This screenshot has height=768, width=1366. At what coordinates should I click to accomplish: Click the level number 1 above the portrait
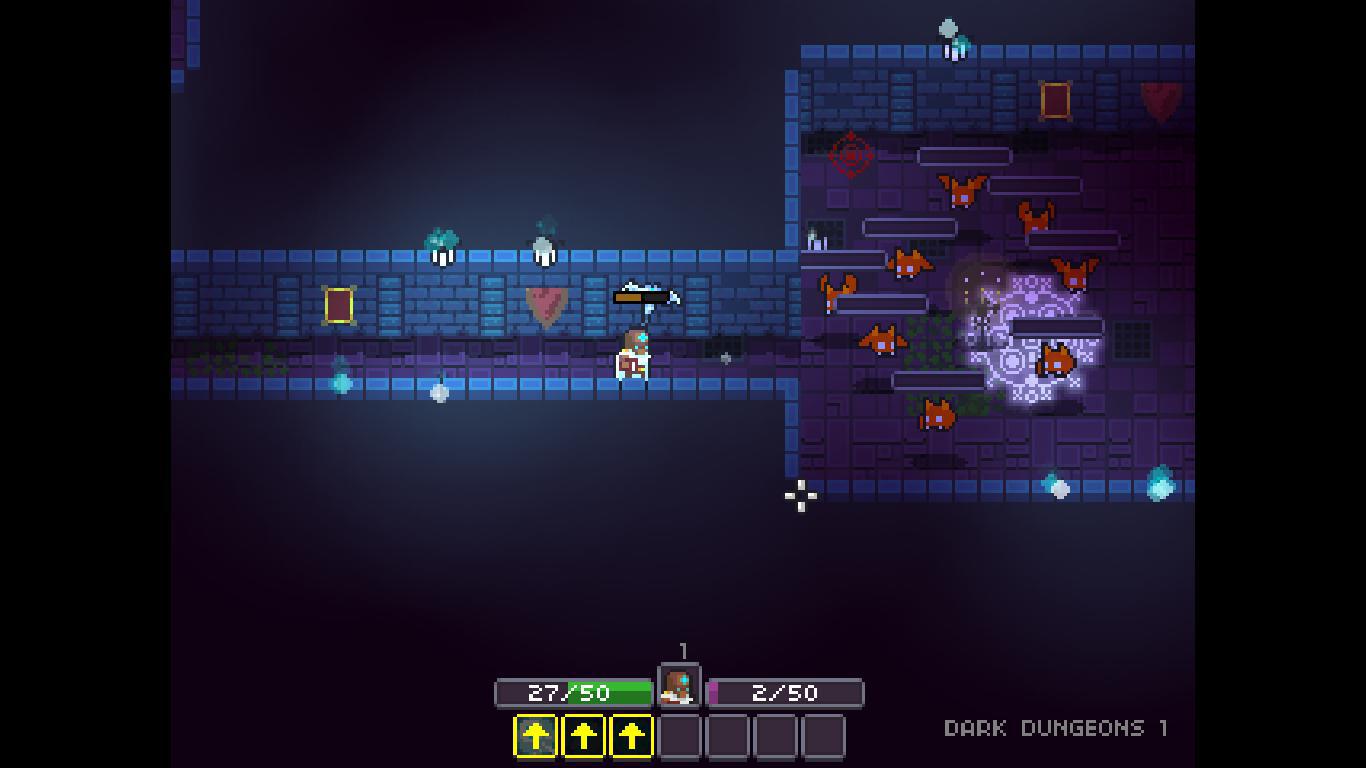click(683, 650)
